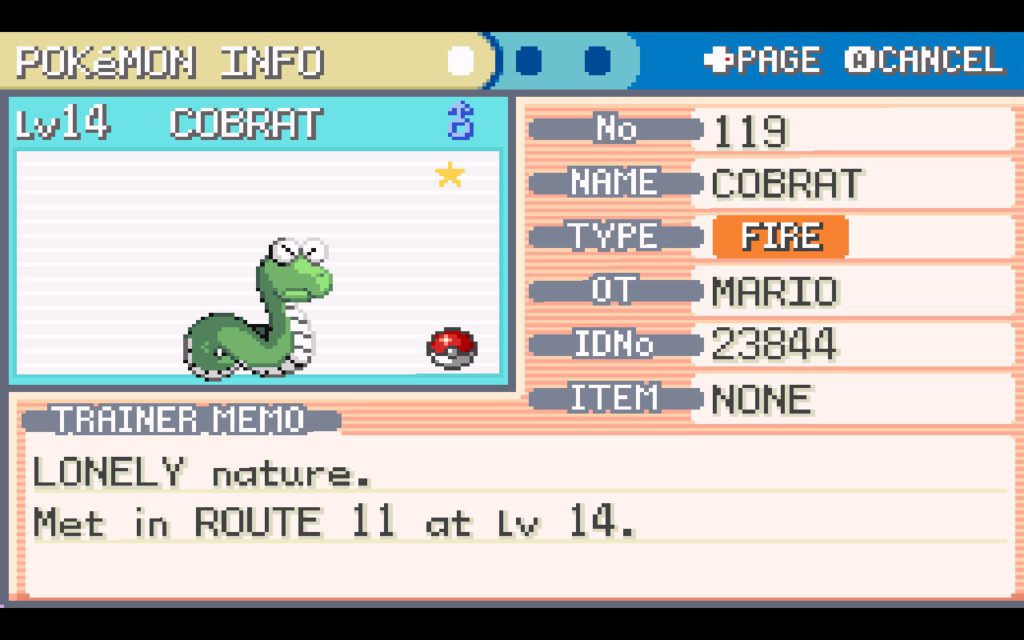
Task: Select the white current-page indicator dot
Action: point(460,61)
